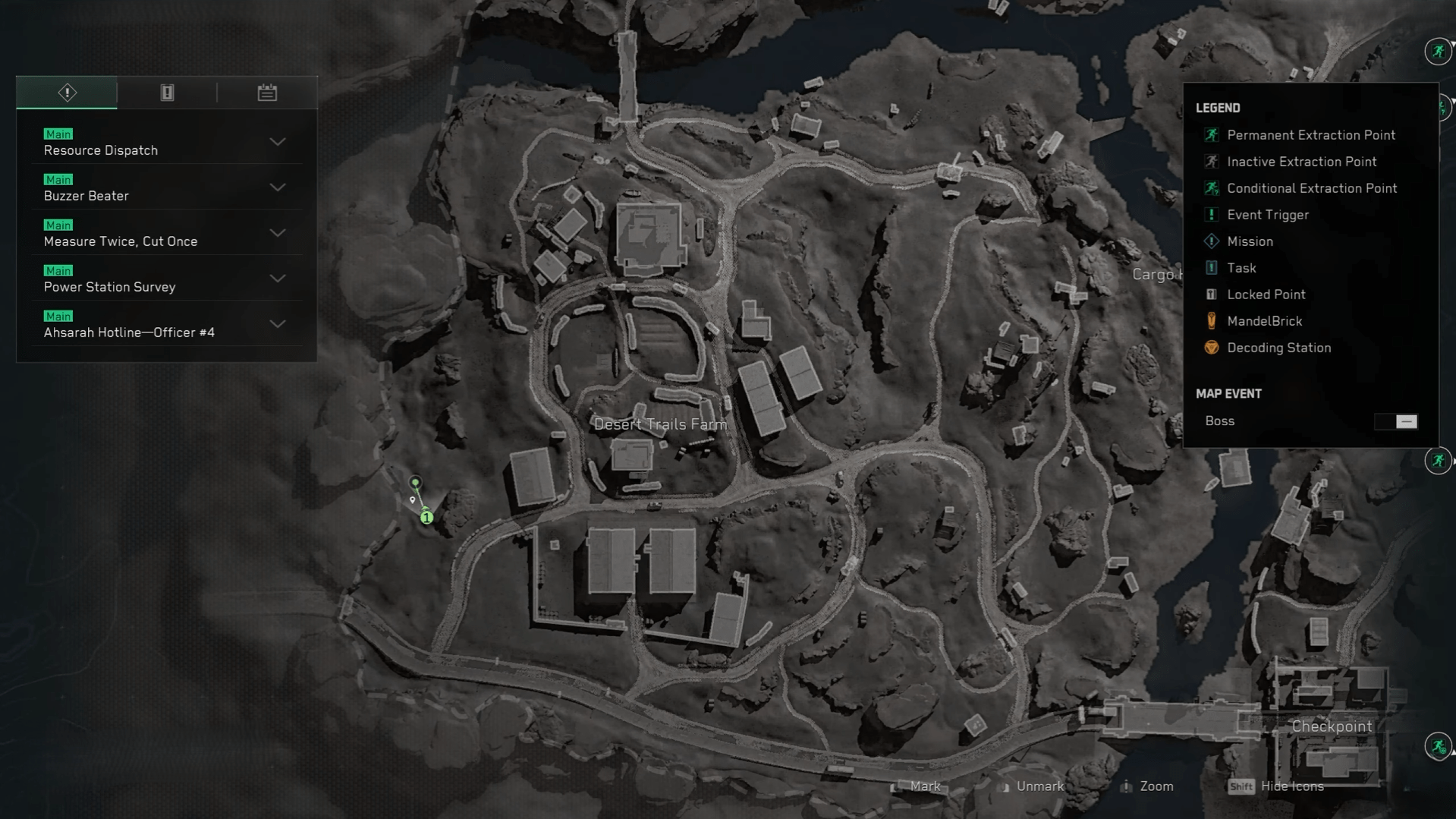This screenshot has width=1456, height=819.
Task: Select the Conditional Extraction Point legend icon
Action: point(1212,188)
